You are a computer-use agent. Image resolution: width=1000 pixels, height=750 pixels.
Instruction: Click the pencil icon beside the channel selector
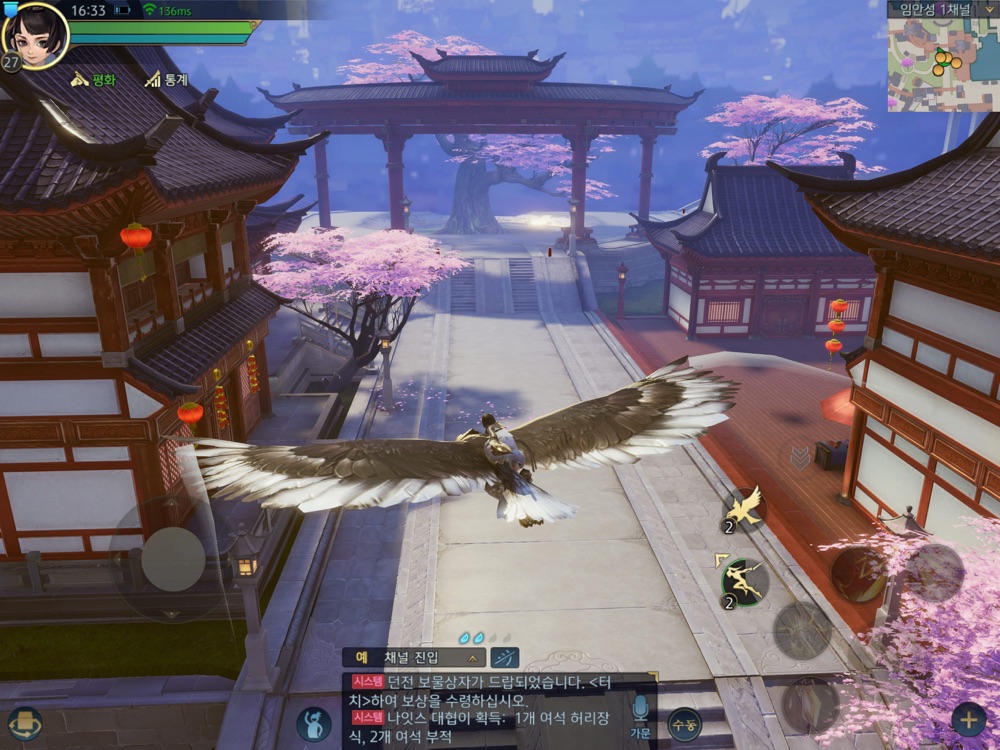click(506, 657)
